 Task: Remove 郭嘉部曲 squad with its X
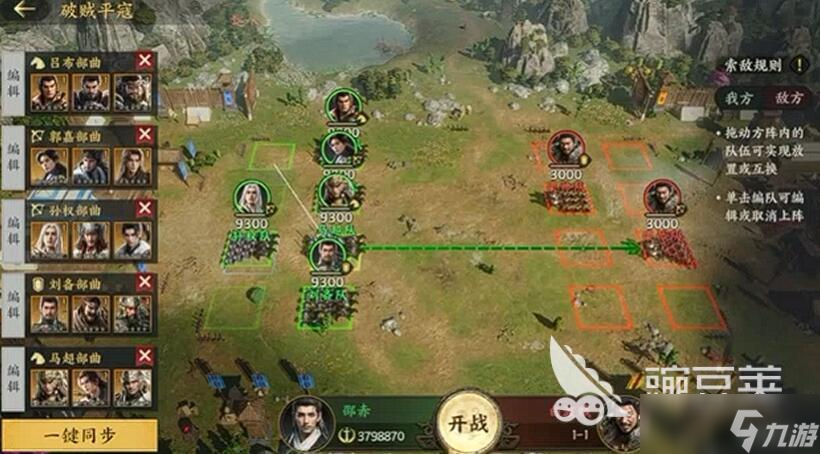click(145, 134)
